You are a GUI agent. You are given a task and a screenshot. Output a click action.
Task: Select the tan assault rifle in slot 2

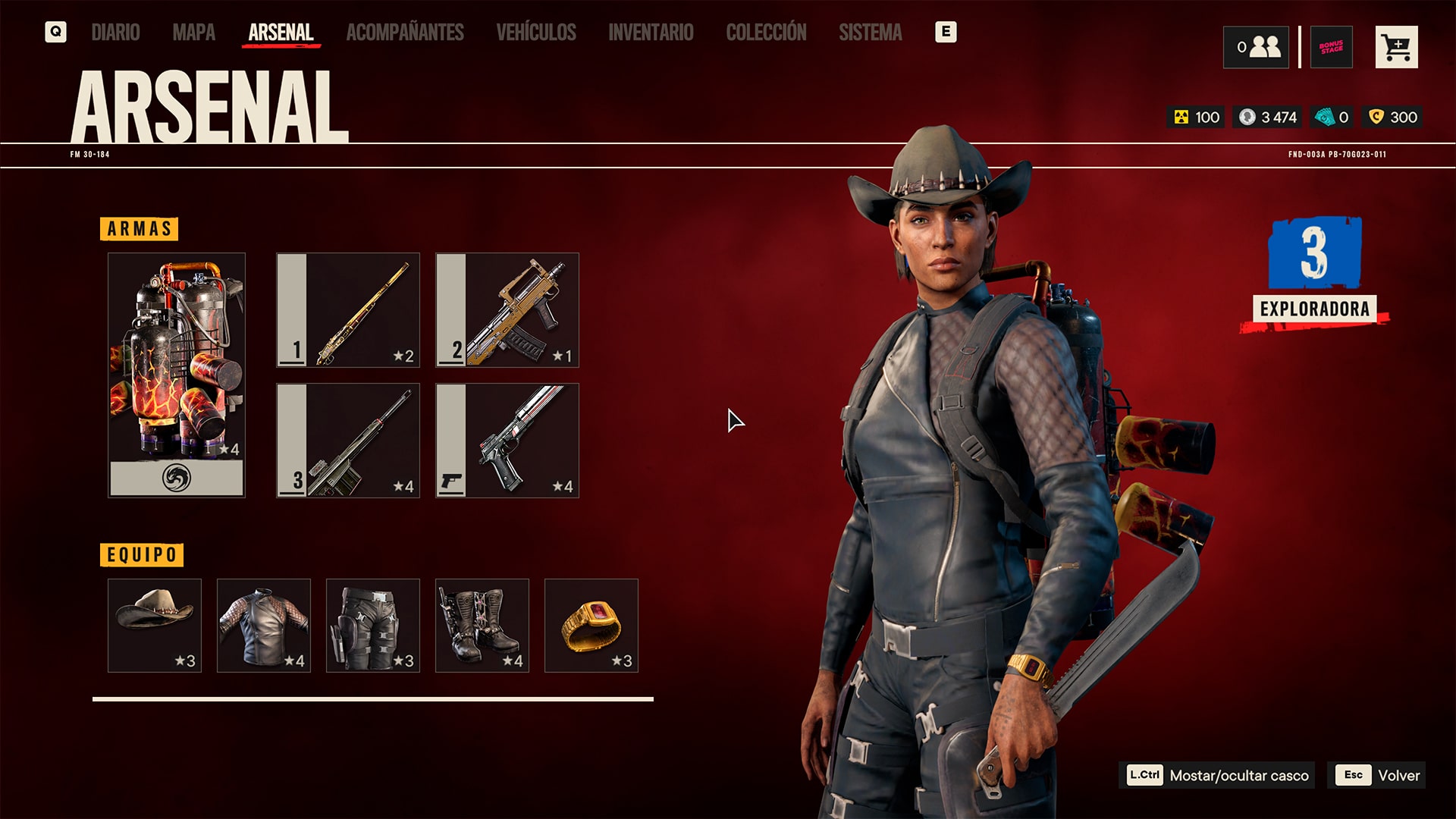tap(507, 310)
